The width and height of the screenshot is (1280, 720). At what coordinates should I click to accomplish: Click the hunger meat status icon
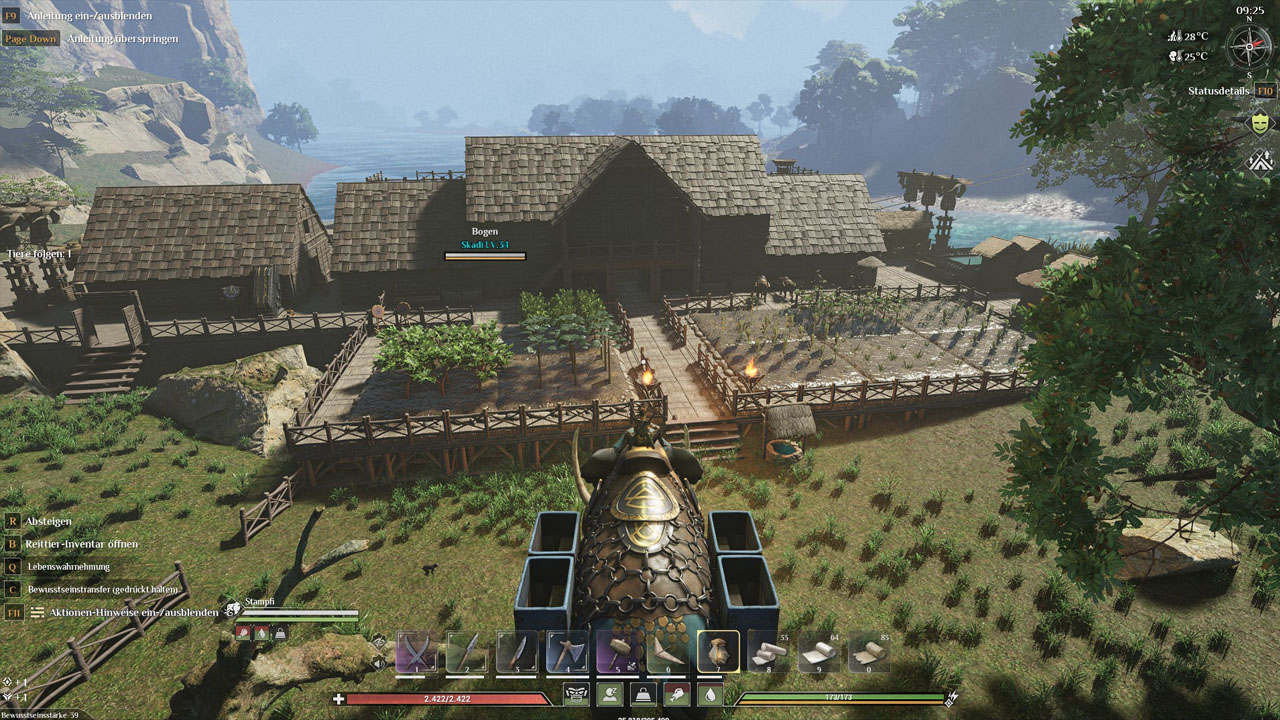(x=677, y=694)
